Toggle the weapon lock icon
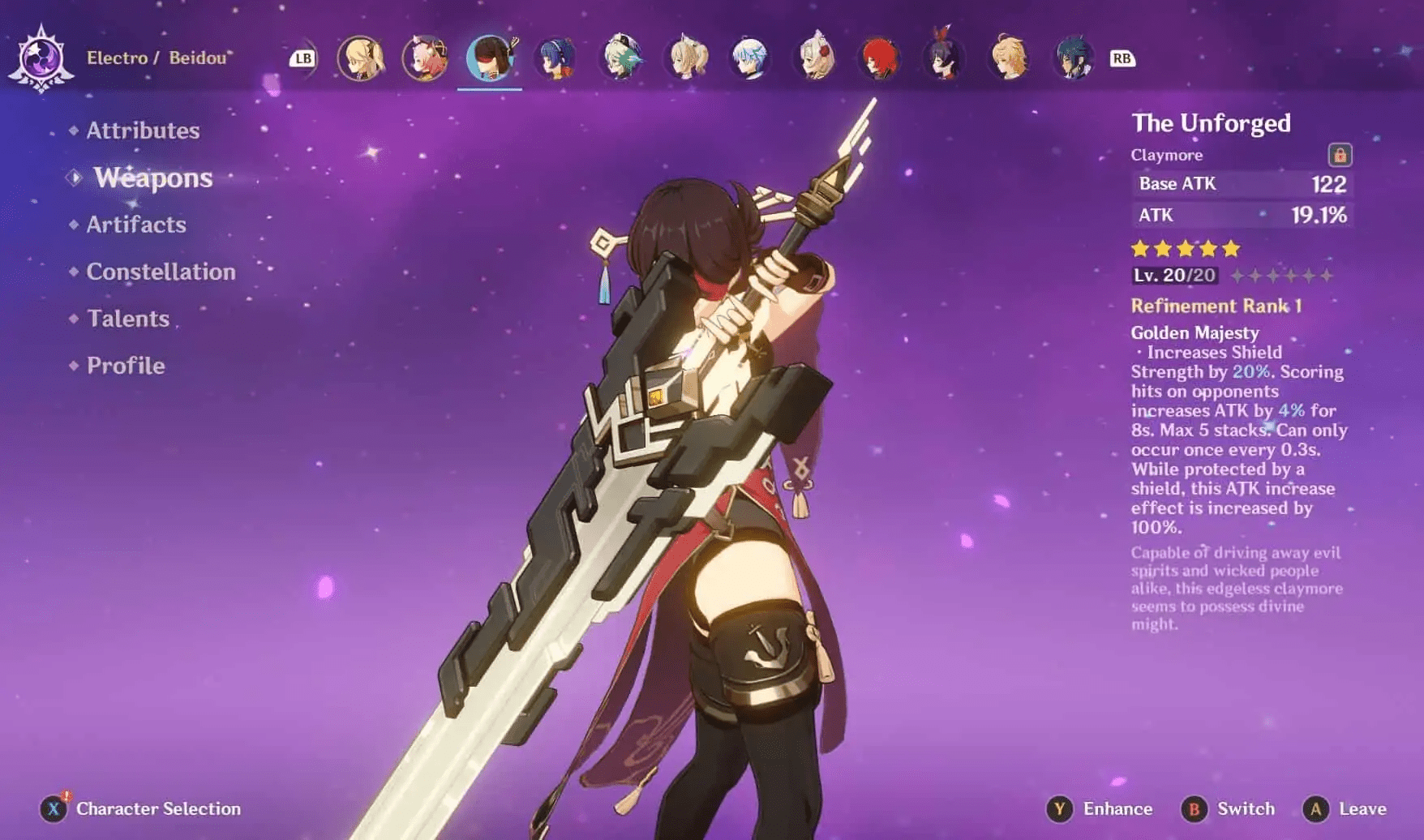Screen dimensions: 1424x840 1340,154
